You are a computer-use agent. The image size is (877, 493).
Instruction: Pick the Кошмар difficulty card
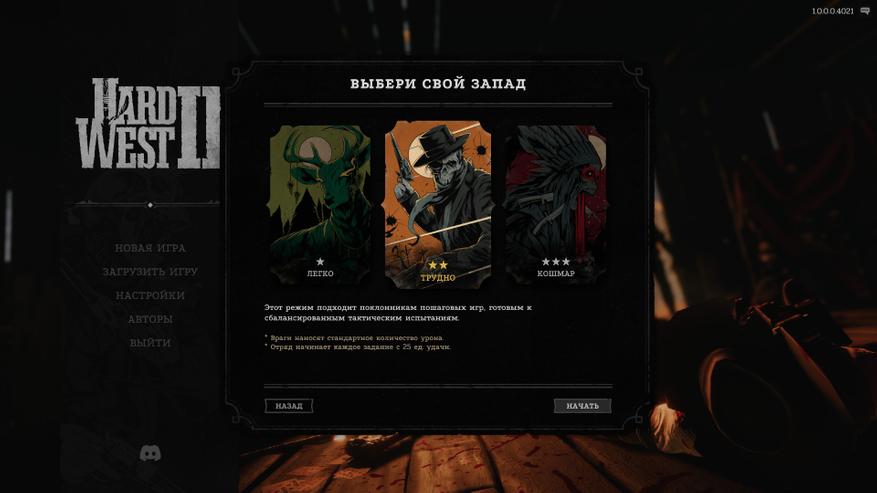pos(555,205)
